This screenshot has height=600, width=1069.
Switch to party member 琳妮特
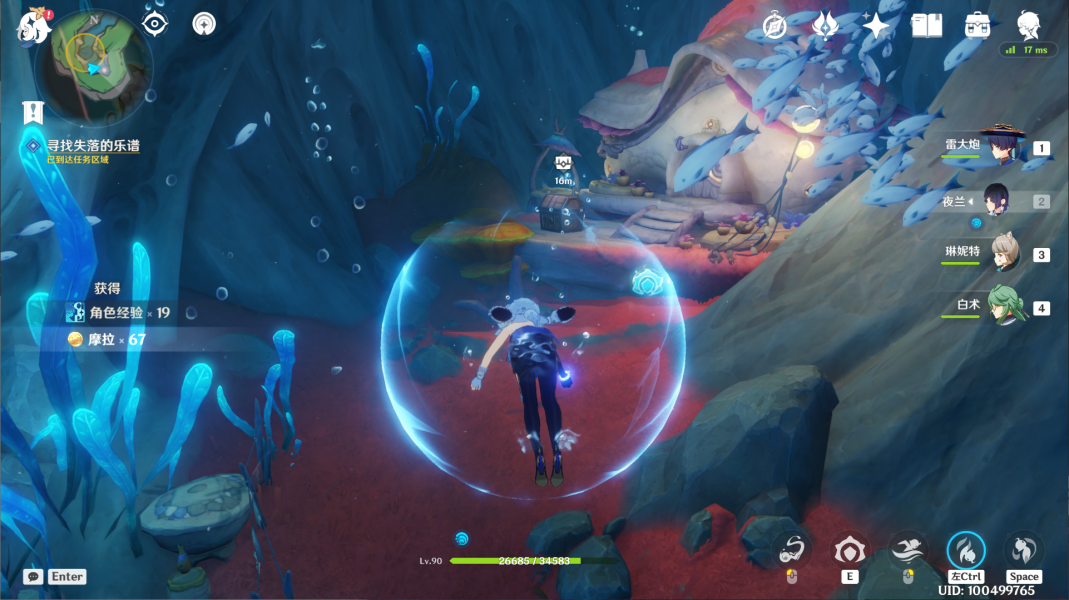[1004, 253]
